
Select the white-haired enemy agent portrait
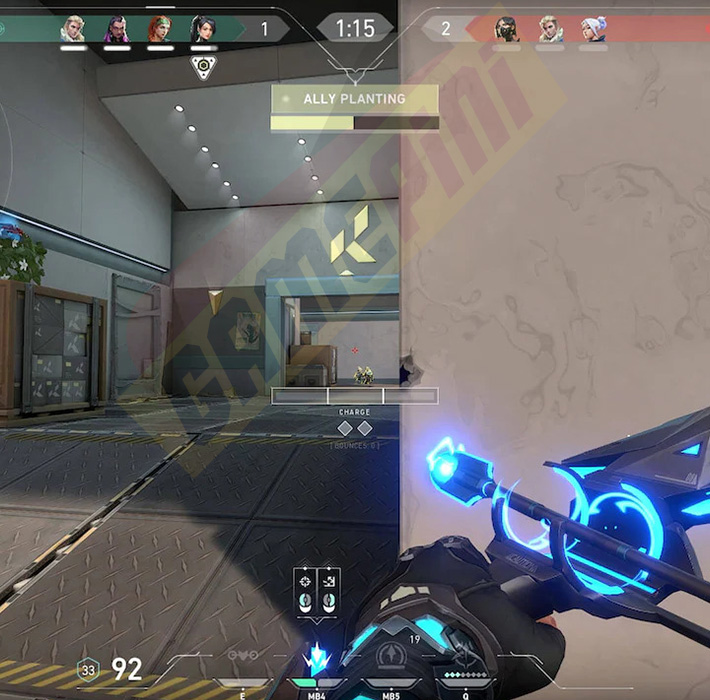[593, 28]
